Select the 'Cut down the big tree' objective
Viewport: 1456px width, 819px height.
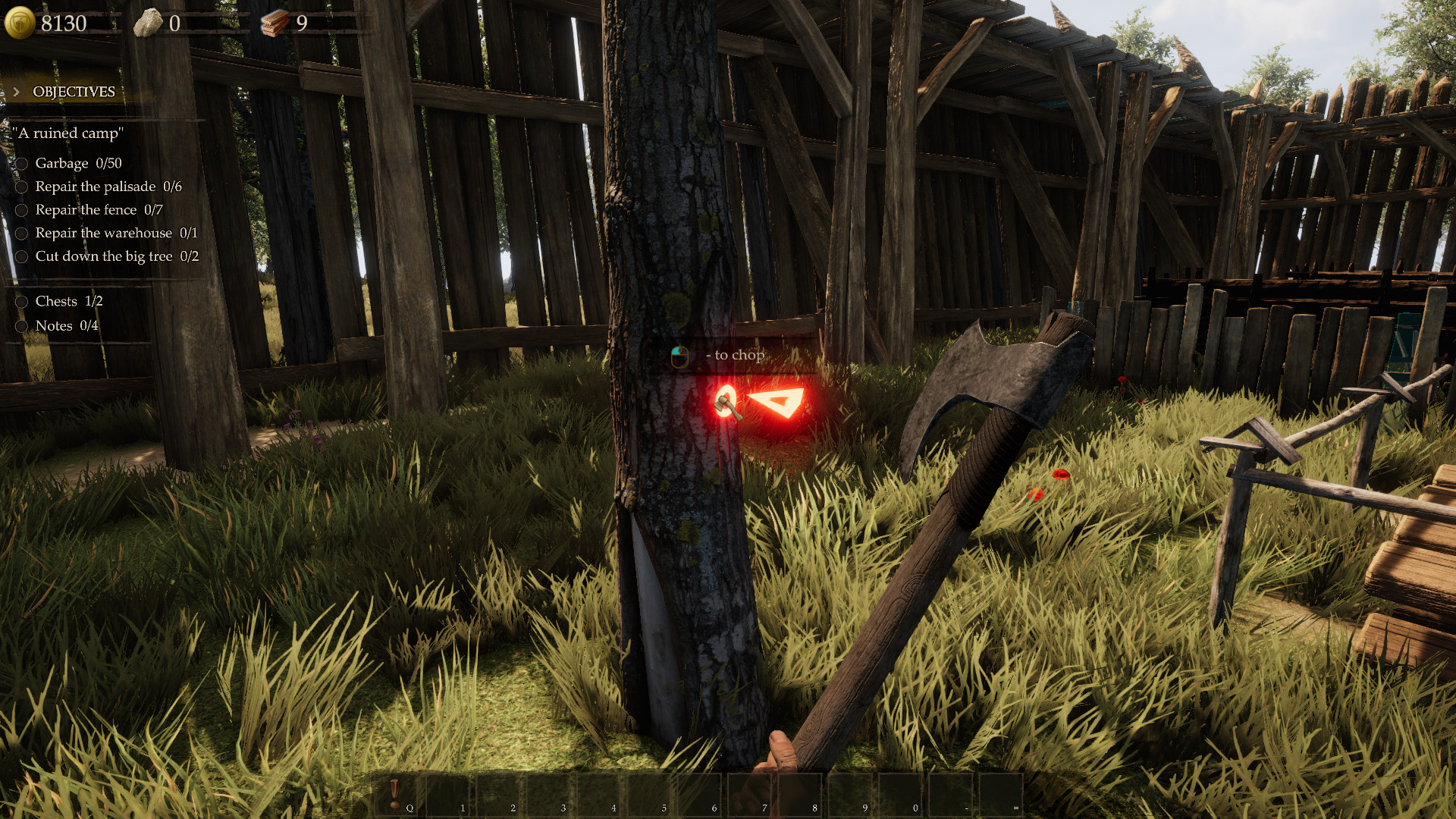[x=104, y=256]
